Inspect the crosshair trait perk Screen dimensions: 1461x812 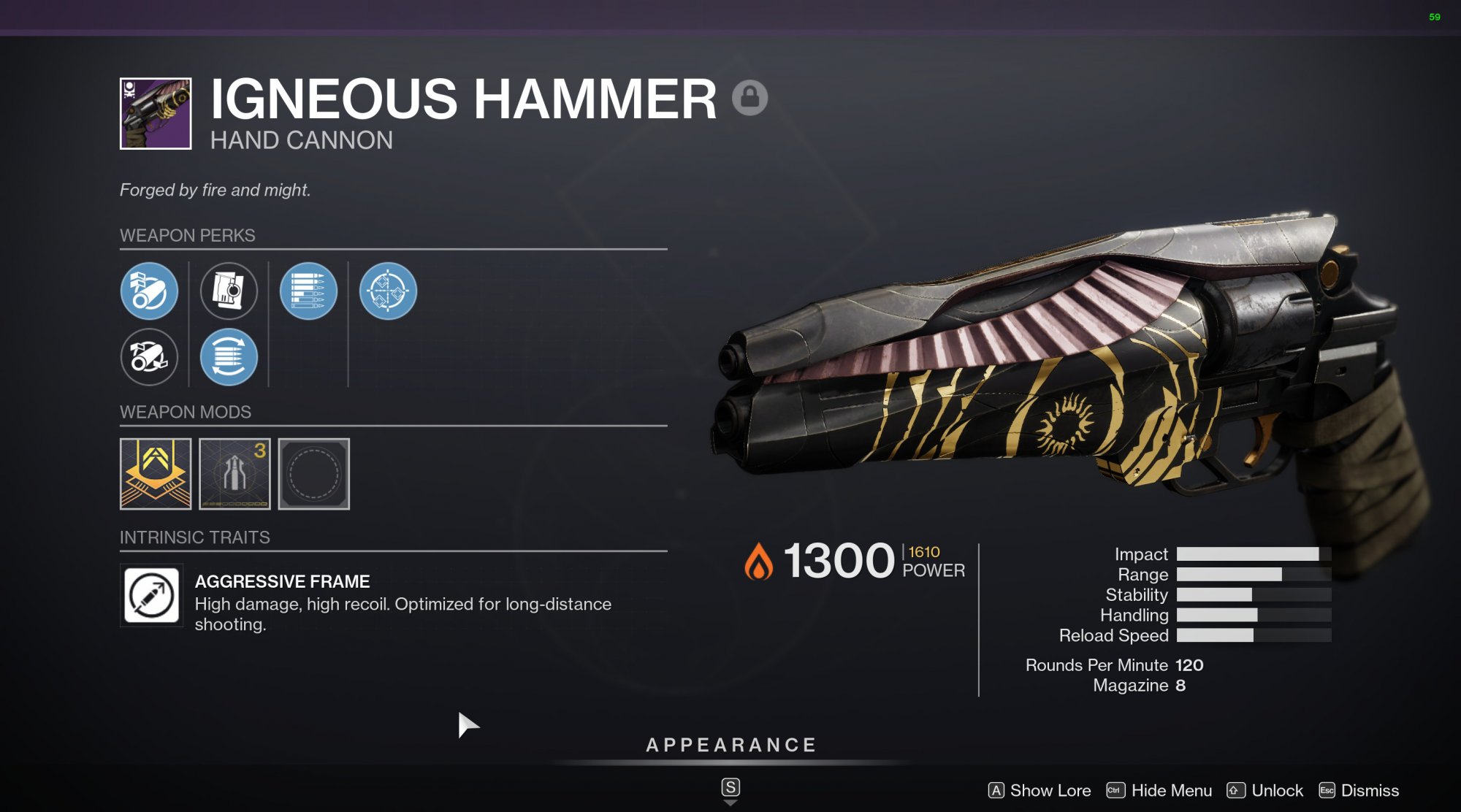click(x=388, y=291)
